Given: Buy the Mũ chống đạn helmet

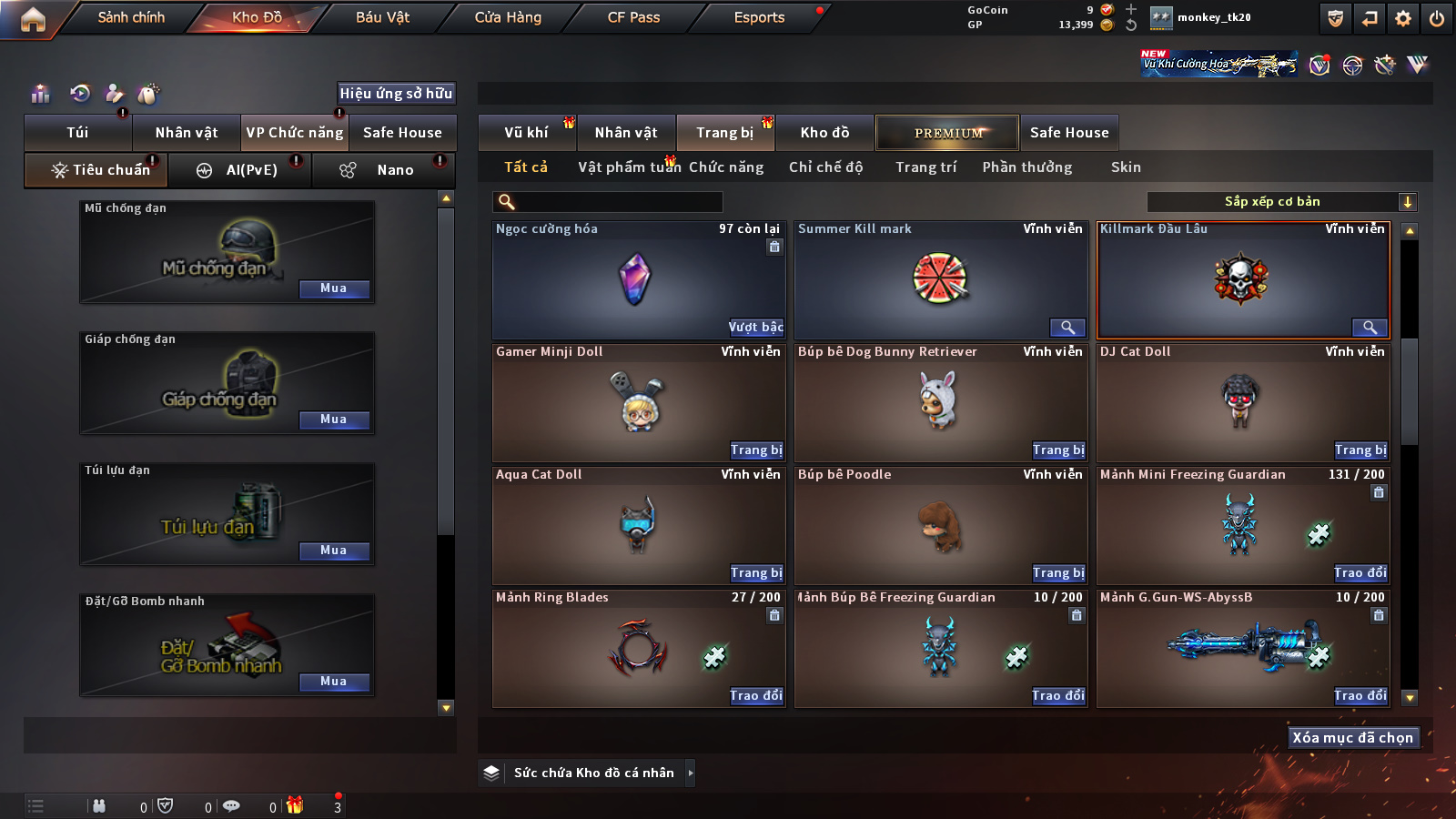Looking at the screenshot, I should point(334,288).
